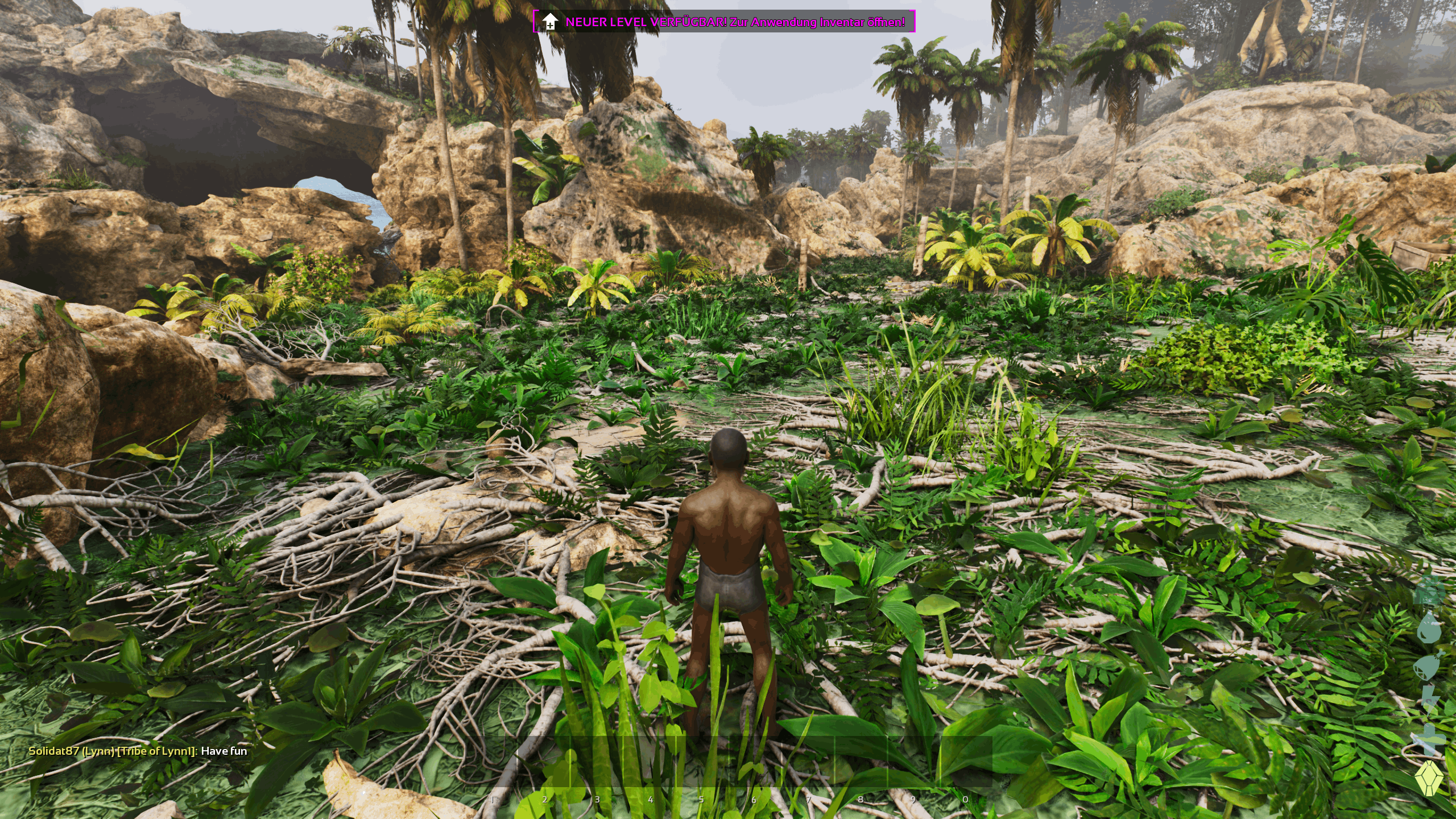The image size is (1456, 819).
Task: Click Solidat87's chat message
Action: pos(138,751)
